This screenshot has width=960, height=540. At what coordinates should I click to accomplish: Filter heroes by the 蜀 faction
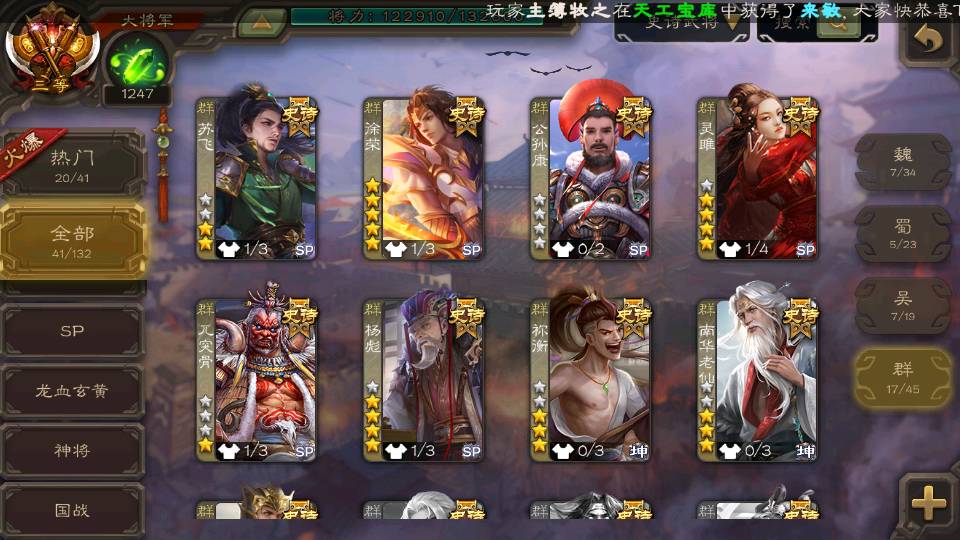903,233
